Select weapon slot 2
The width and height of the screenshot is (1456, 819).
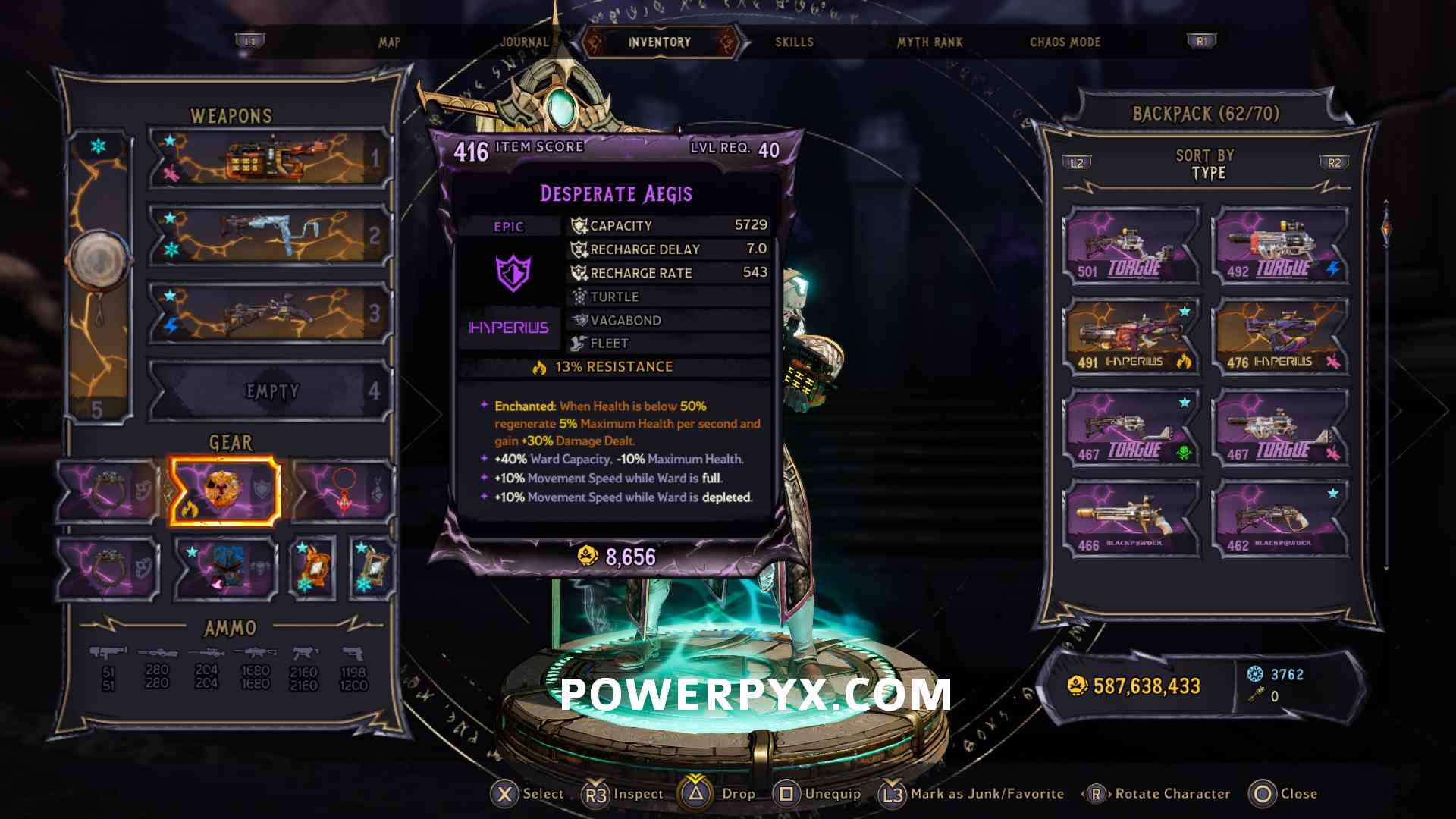(x=270, y=236)
